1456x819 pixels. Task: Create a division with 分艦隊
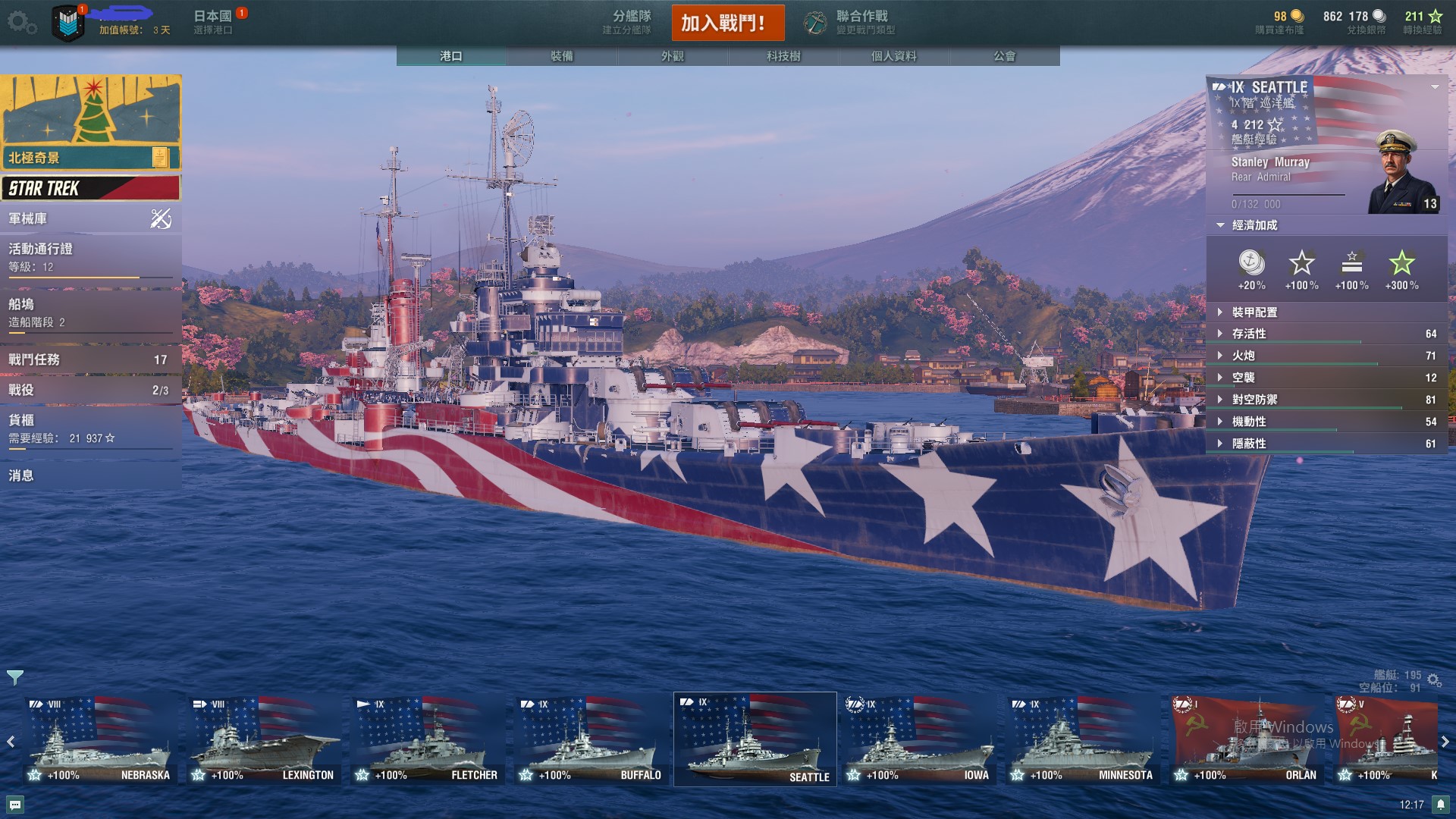tap(628, 23)
